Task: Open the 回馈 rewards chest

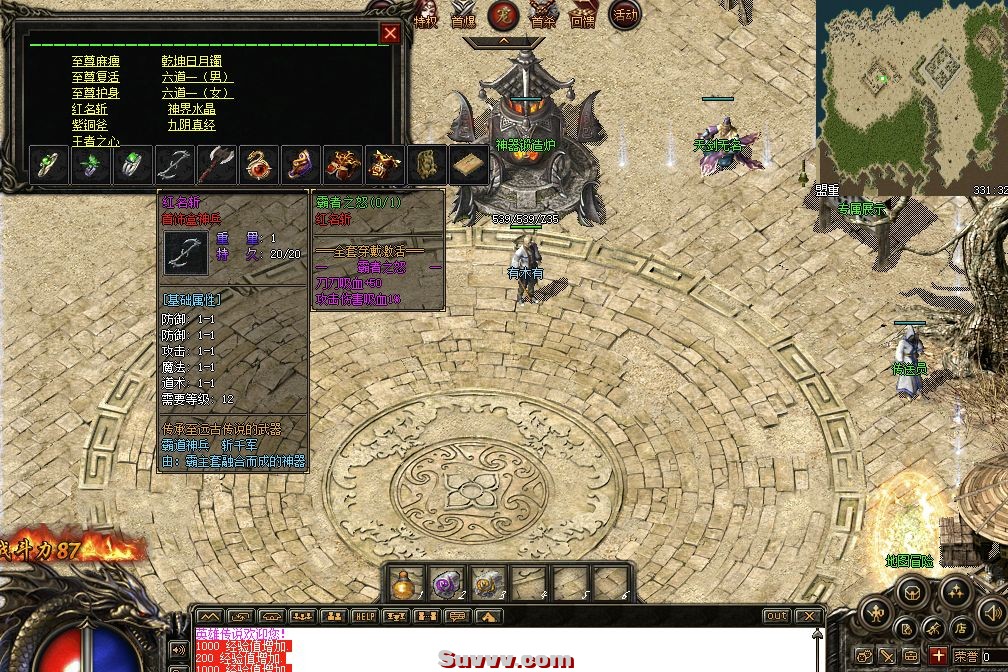Action: (x=582, y=15)
